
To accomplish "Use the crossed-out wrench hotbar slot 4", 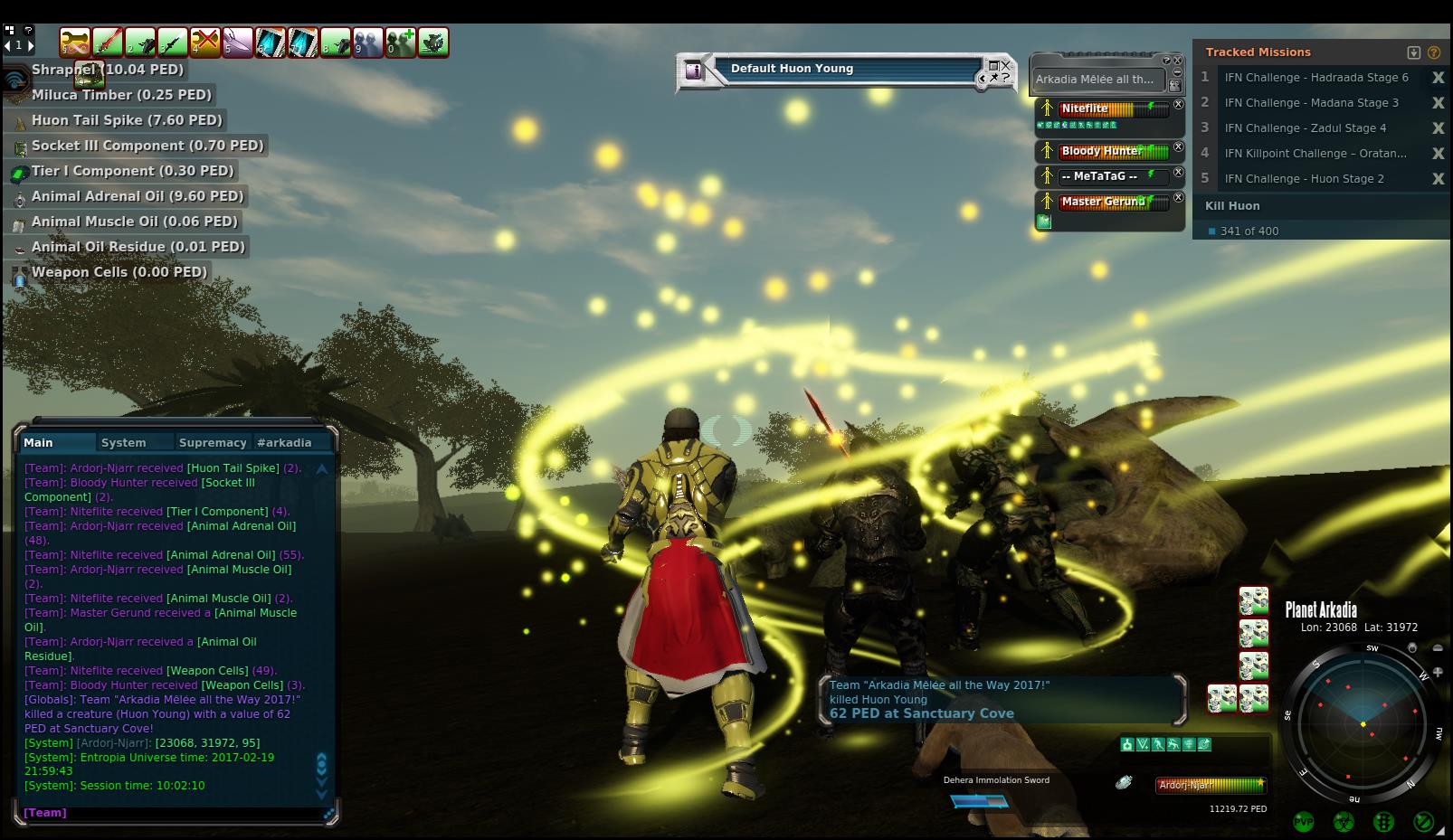I will pos(205,42).
